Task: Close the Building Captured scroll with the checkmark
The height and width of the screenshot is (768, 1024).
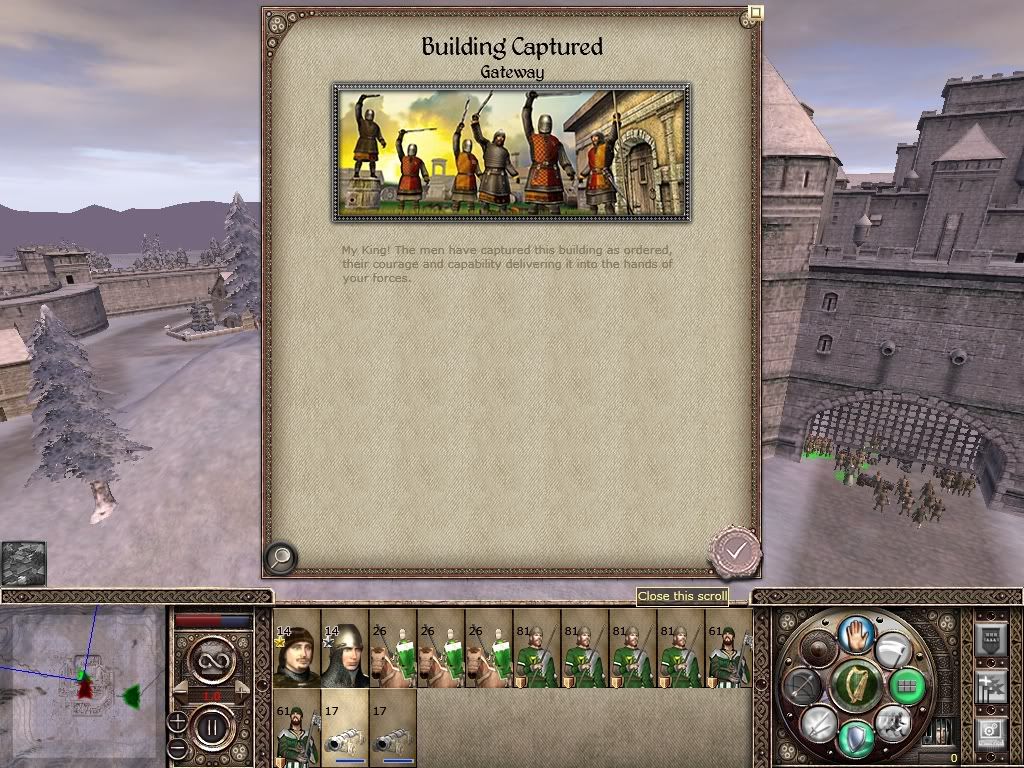Action: coord(735,550)
